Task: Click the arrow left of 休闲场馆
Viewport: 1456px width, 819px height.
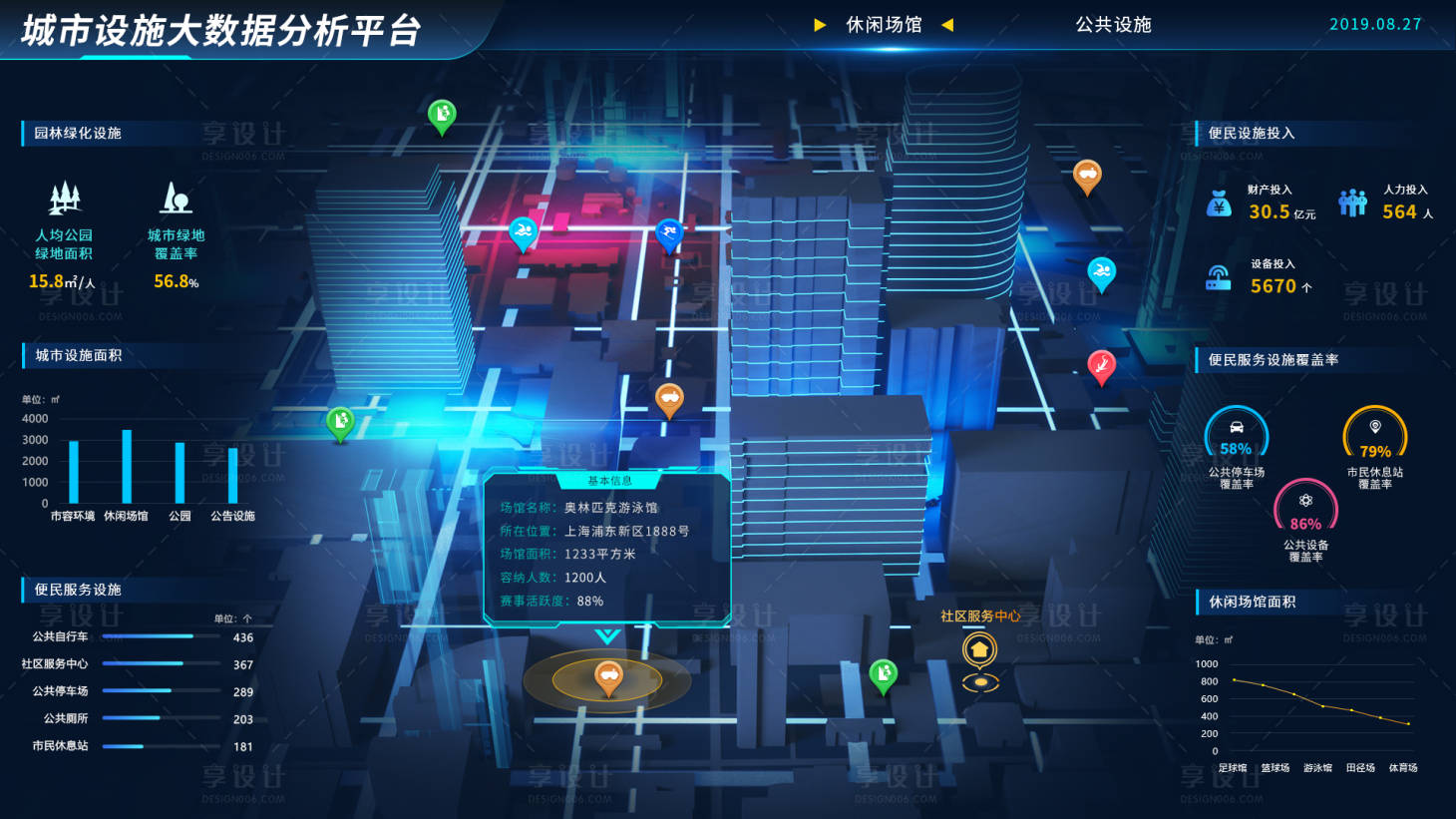Action: pos(821,25)
